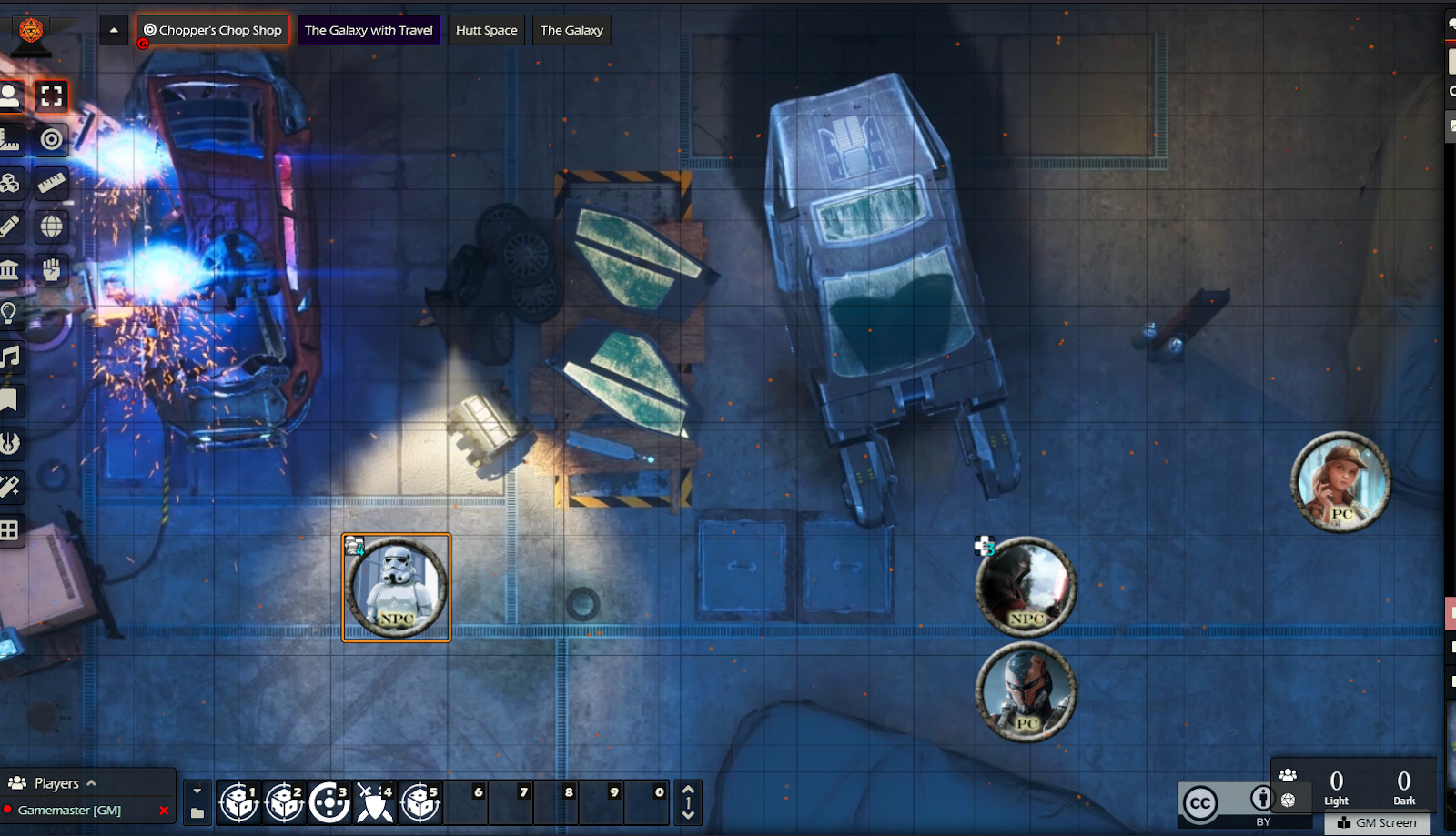Click macro hotbar slot 1 dice icon
Image resolution: width=1456 pixels, height=836 pixels.
tap(239, 802)
